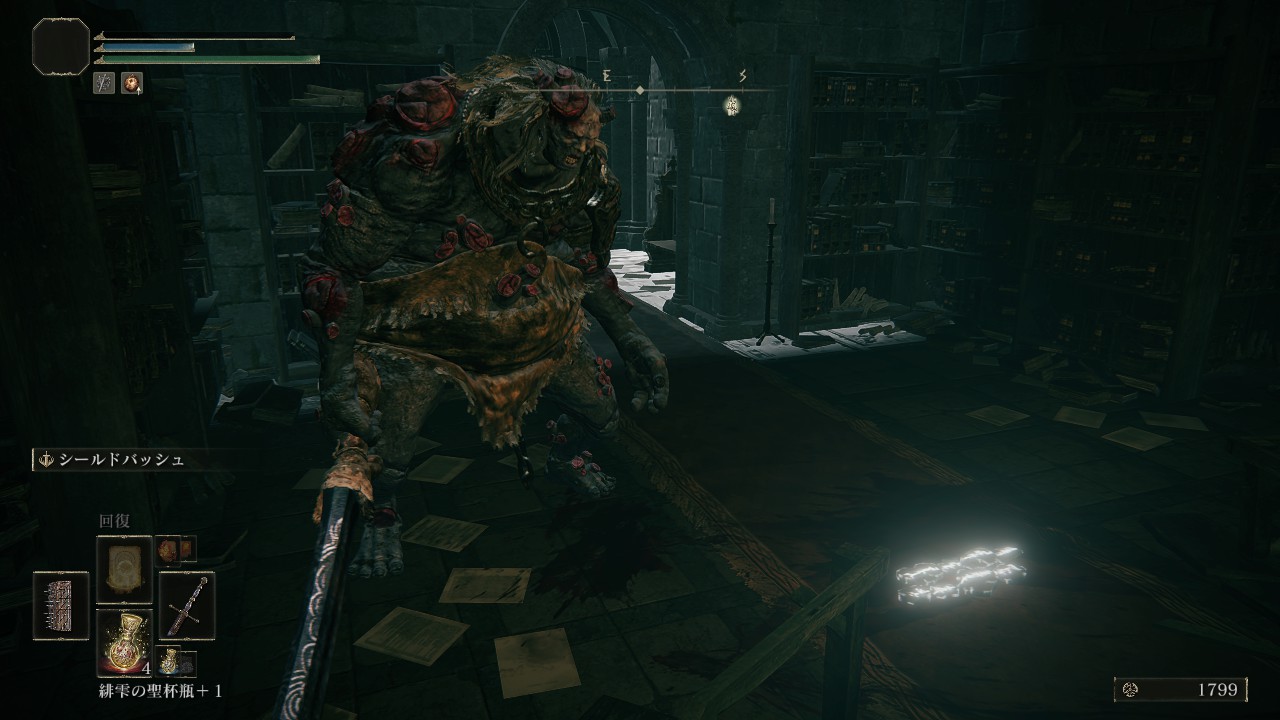Click the empty octagonal portrait frame
Image resolution: width=1280 pixels, height=720 pixels.
pyautogui.click(x=61, y=47)
